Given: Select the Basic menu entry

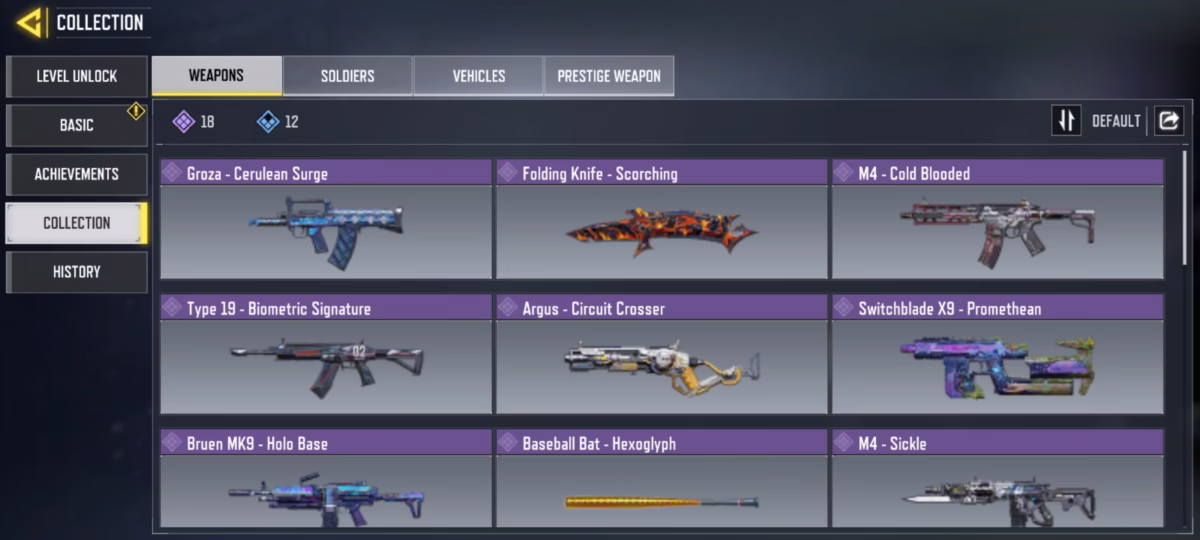Looking at the screenshot, I should coord(77,125).
